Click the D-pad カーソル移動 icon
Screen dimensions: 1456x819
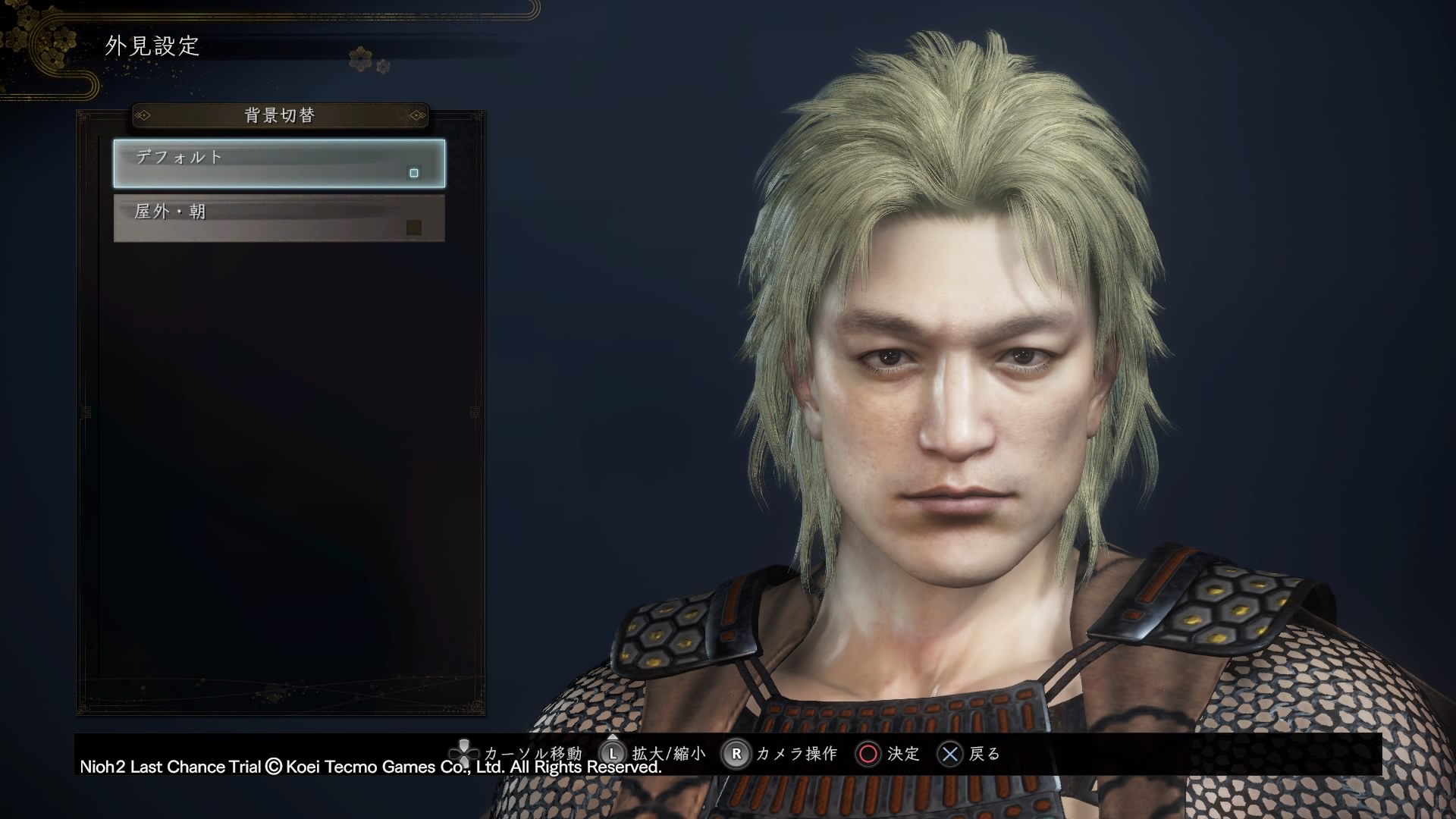click(x=463, y=755)
